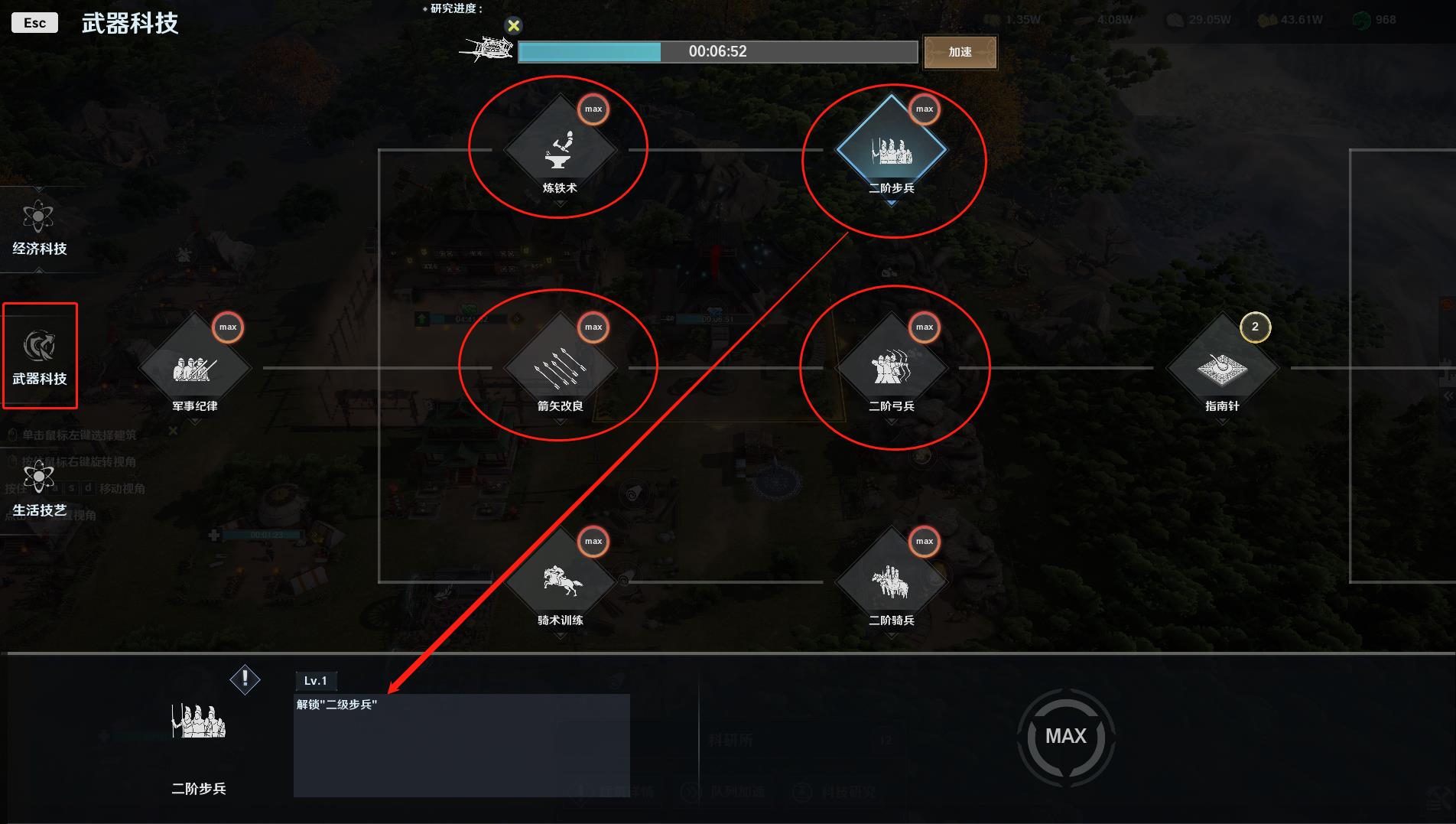Viewport: 1456px width, 824px height.
Task: Click the Esc back button
Action: click(x=34, y=23)
